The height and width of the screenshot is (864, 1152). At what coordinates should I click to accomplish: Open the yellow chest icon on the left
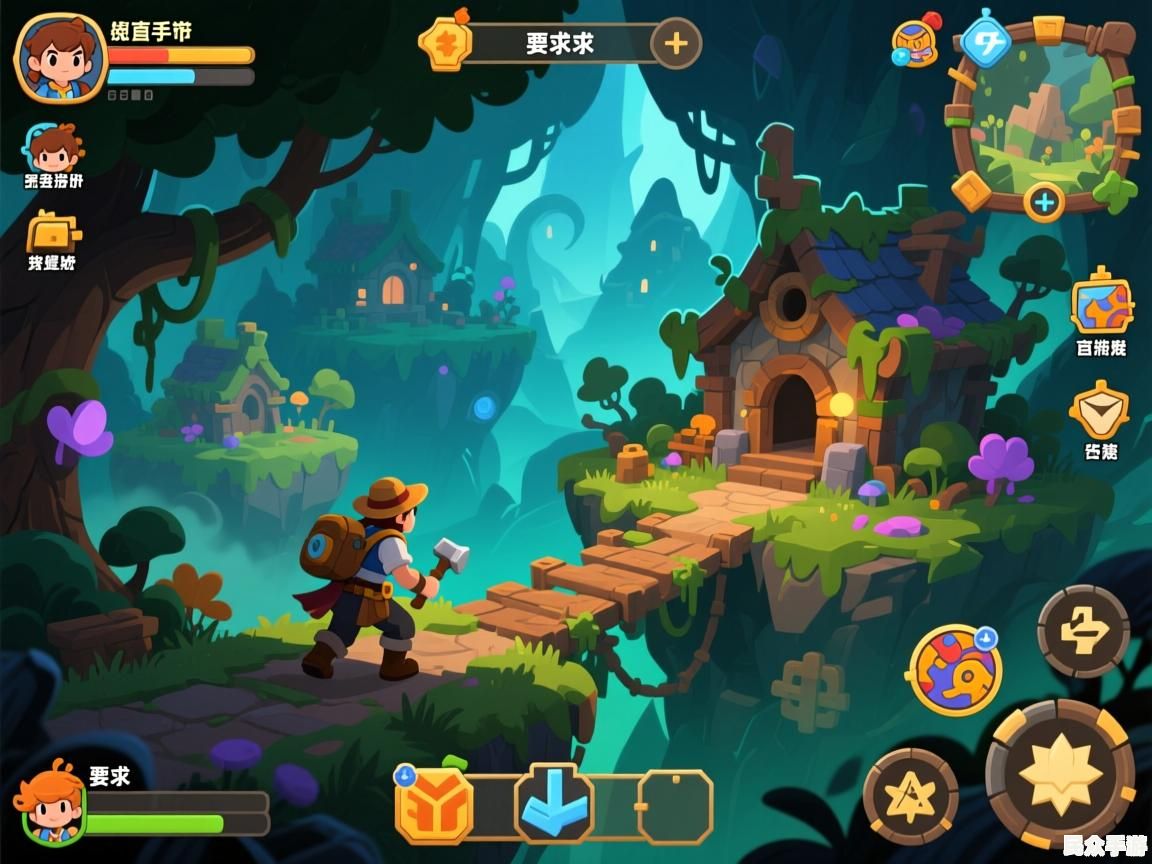pos(53,234)
